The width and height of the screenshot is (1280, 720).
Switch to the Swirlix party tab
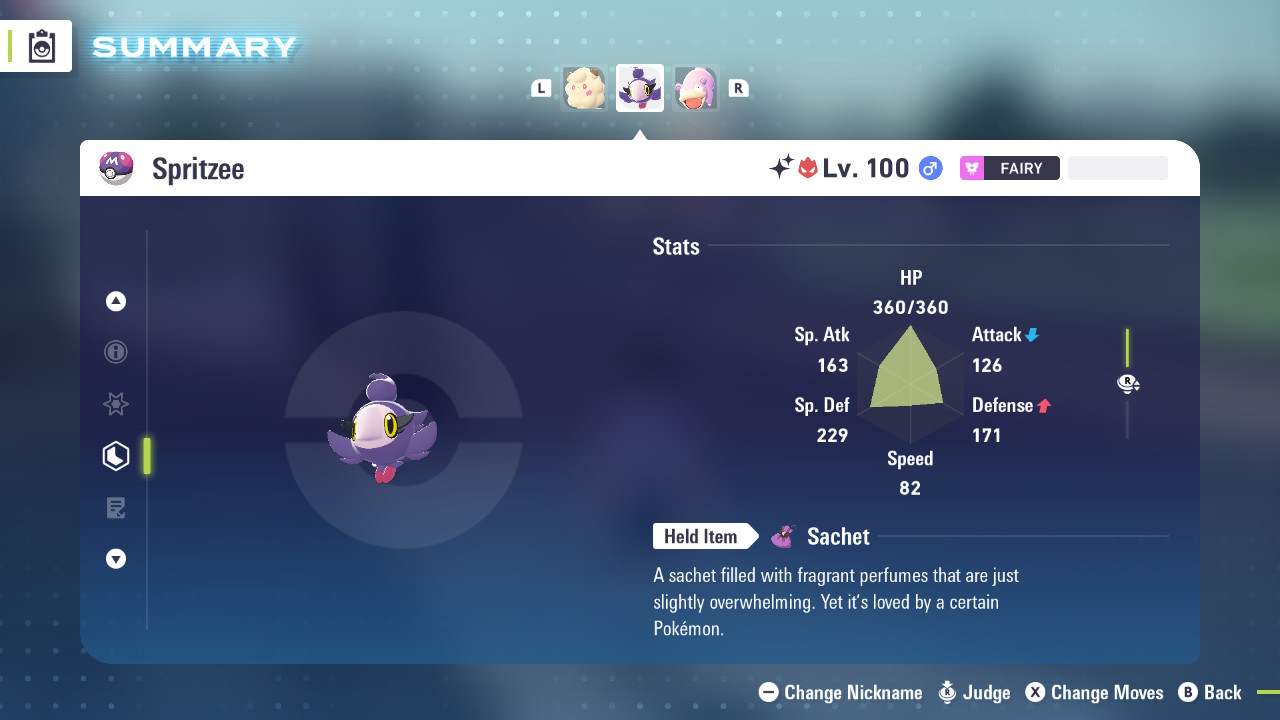click(584, 88)
